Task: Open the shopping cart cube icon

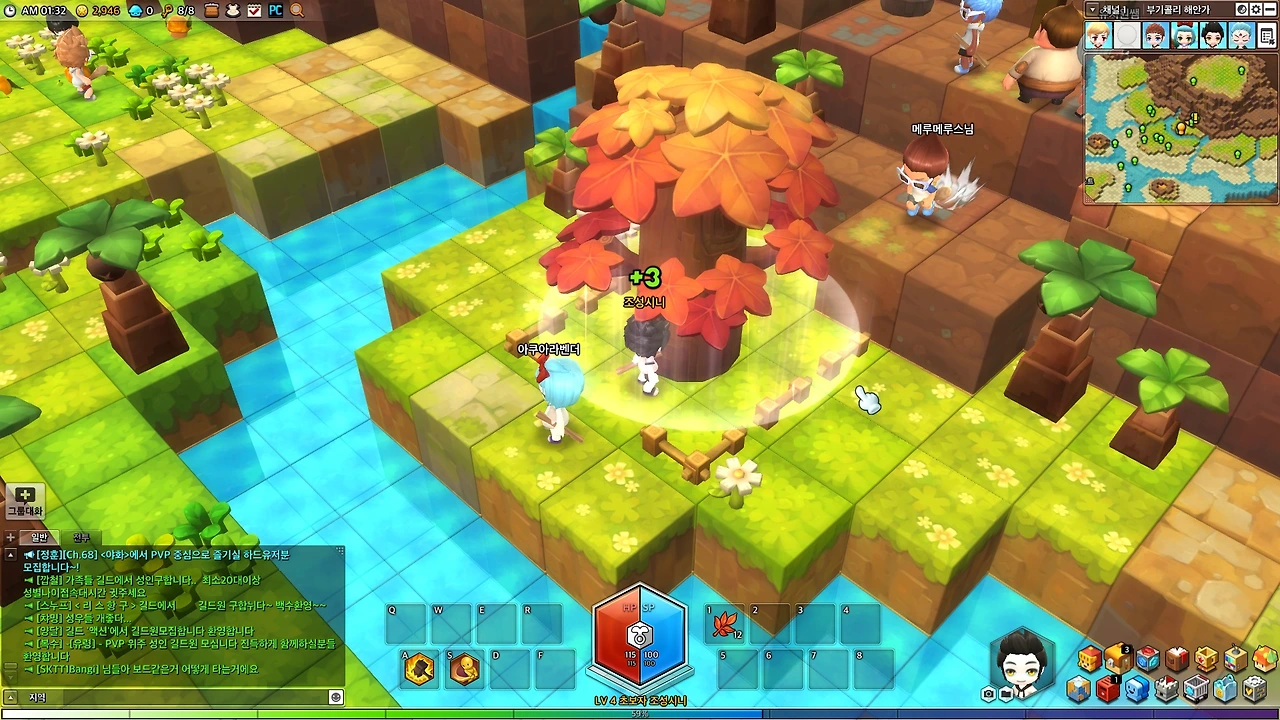Action: point(1196,689)
